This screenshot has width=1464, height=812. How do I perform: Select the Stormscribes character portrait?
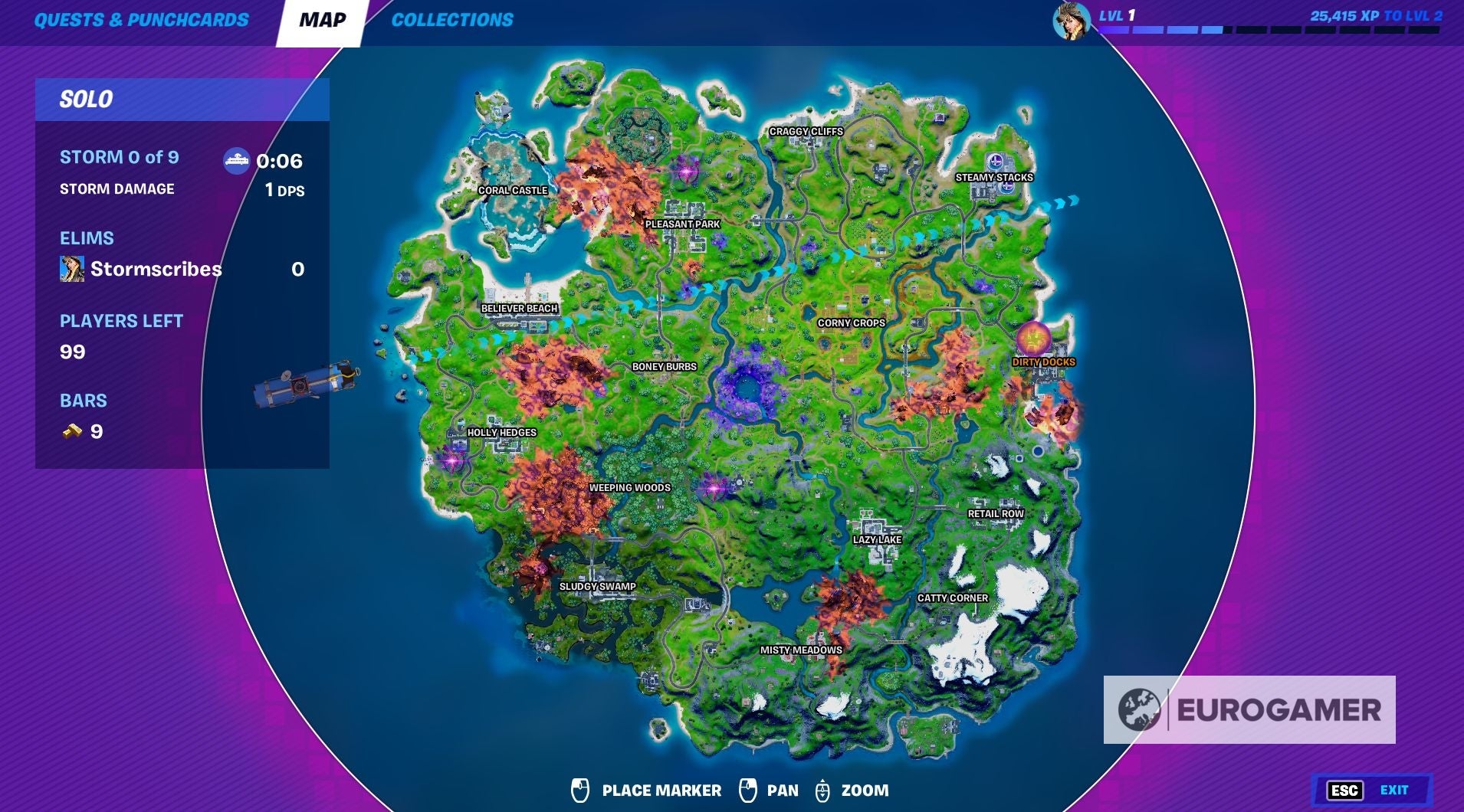pyautogui.click(x=71, y=269)
